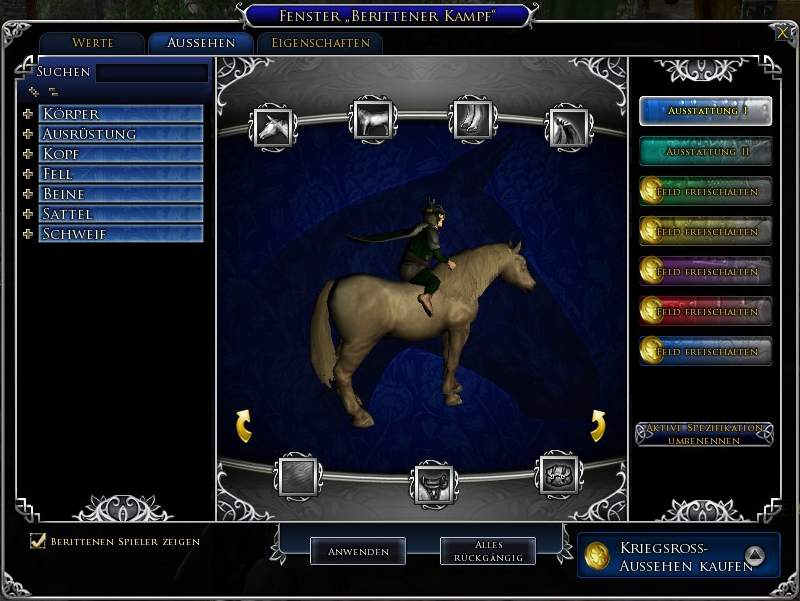Close the Berittener Kampf window
This screenshot has width=800, height=601.
(782, 33)
